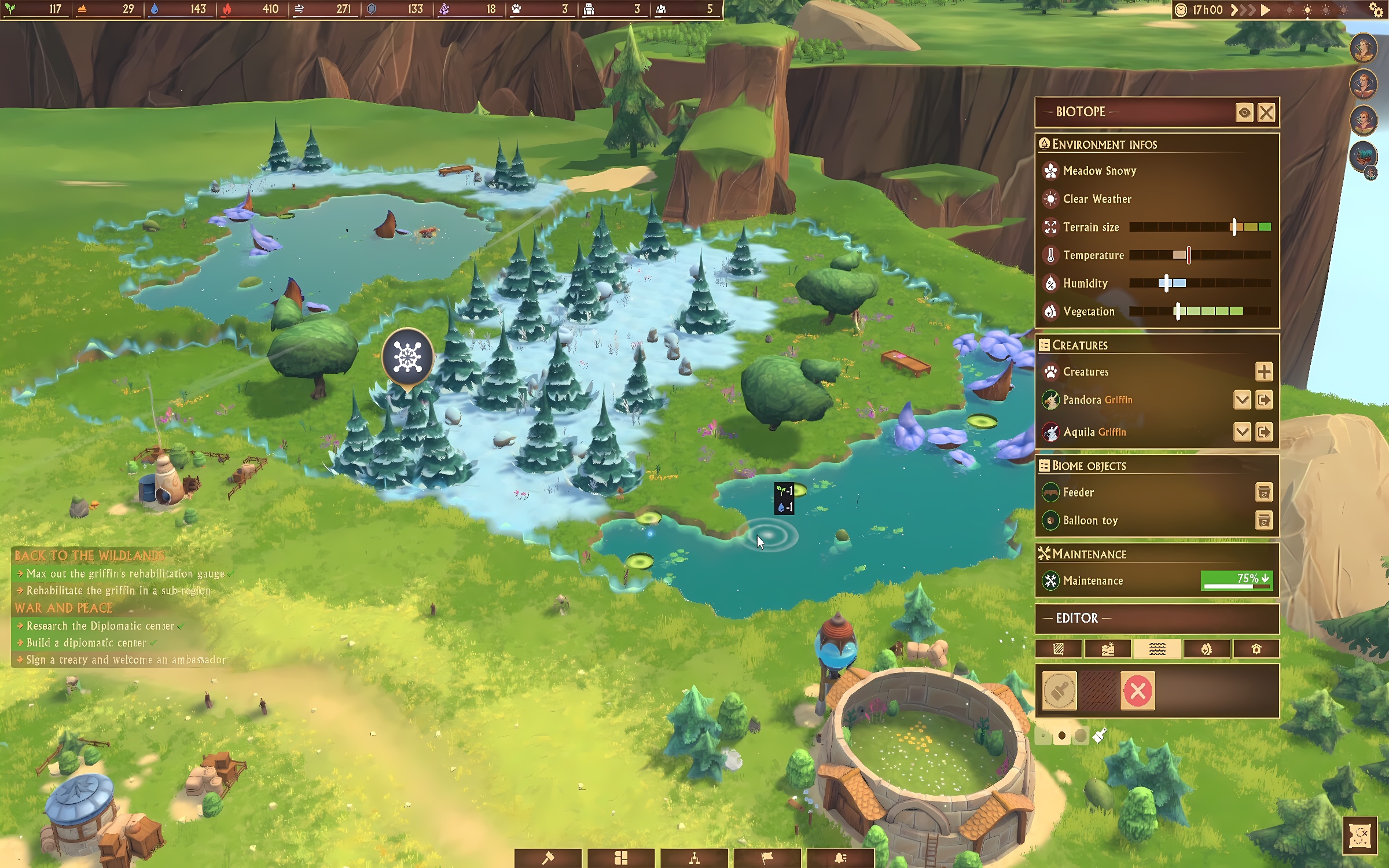Switch to the water editor tab
The height and width of the screenshot is (868, 1389).
[1157, 649]
